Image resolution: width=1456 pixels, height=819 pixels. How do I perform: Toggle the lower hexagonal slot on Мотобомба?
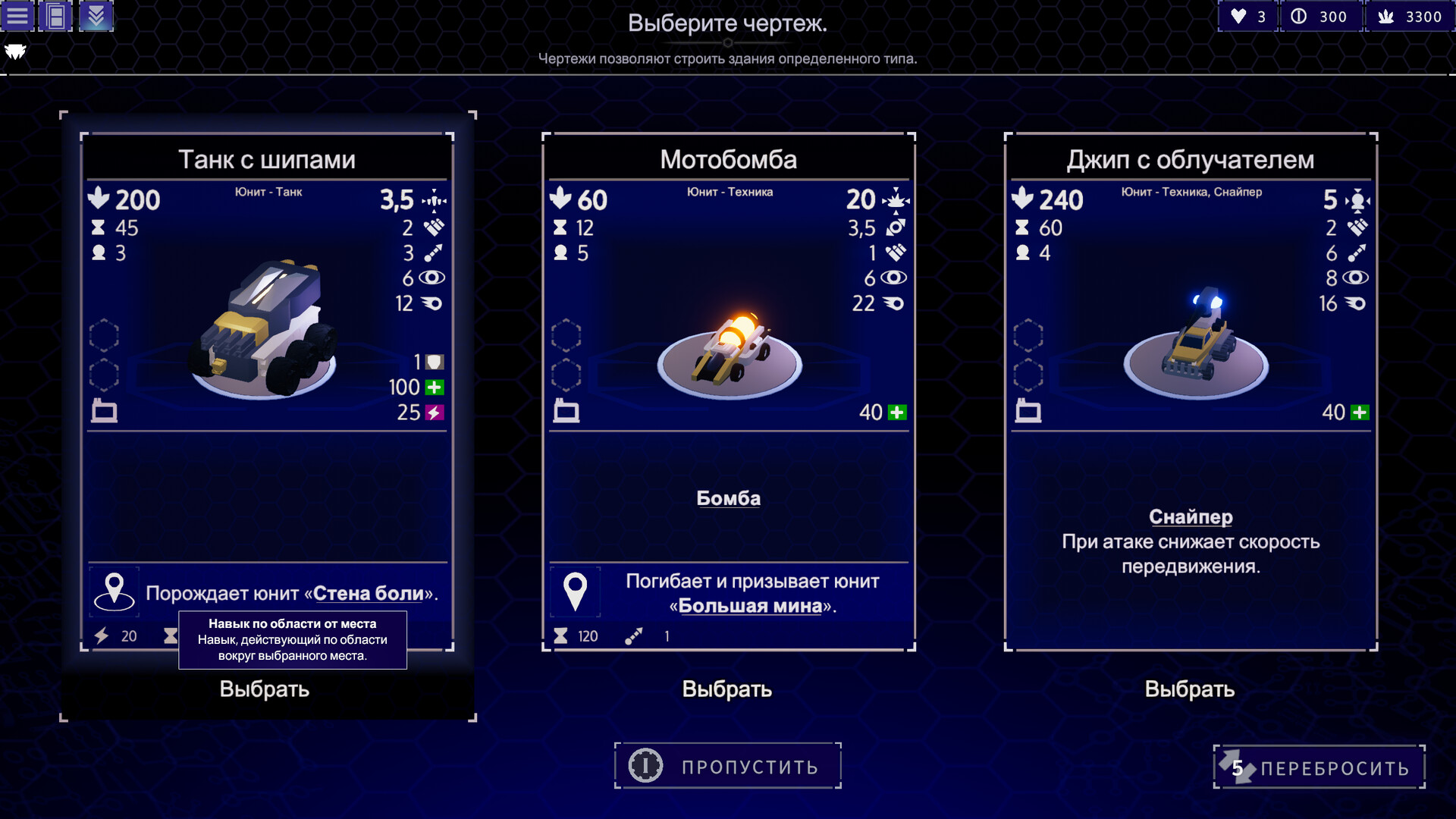[566, 375]
